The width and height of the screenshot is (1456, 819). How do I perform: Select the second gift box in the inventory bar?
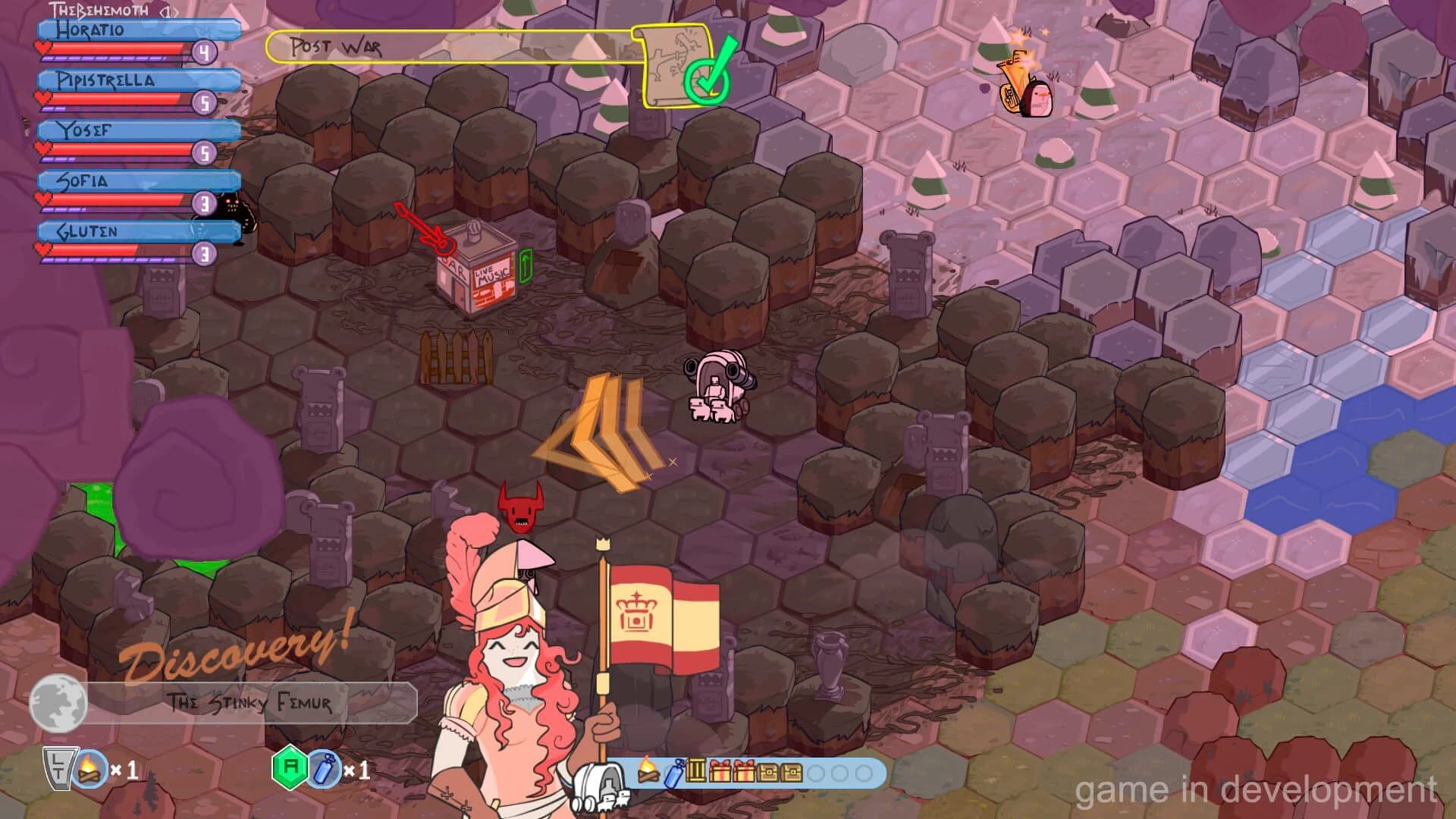click(744, 772)
